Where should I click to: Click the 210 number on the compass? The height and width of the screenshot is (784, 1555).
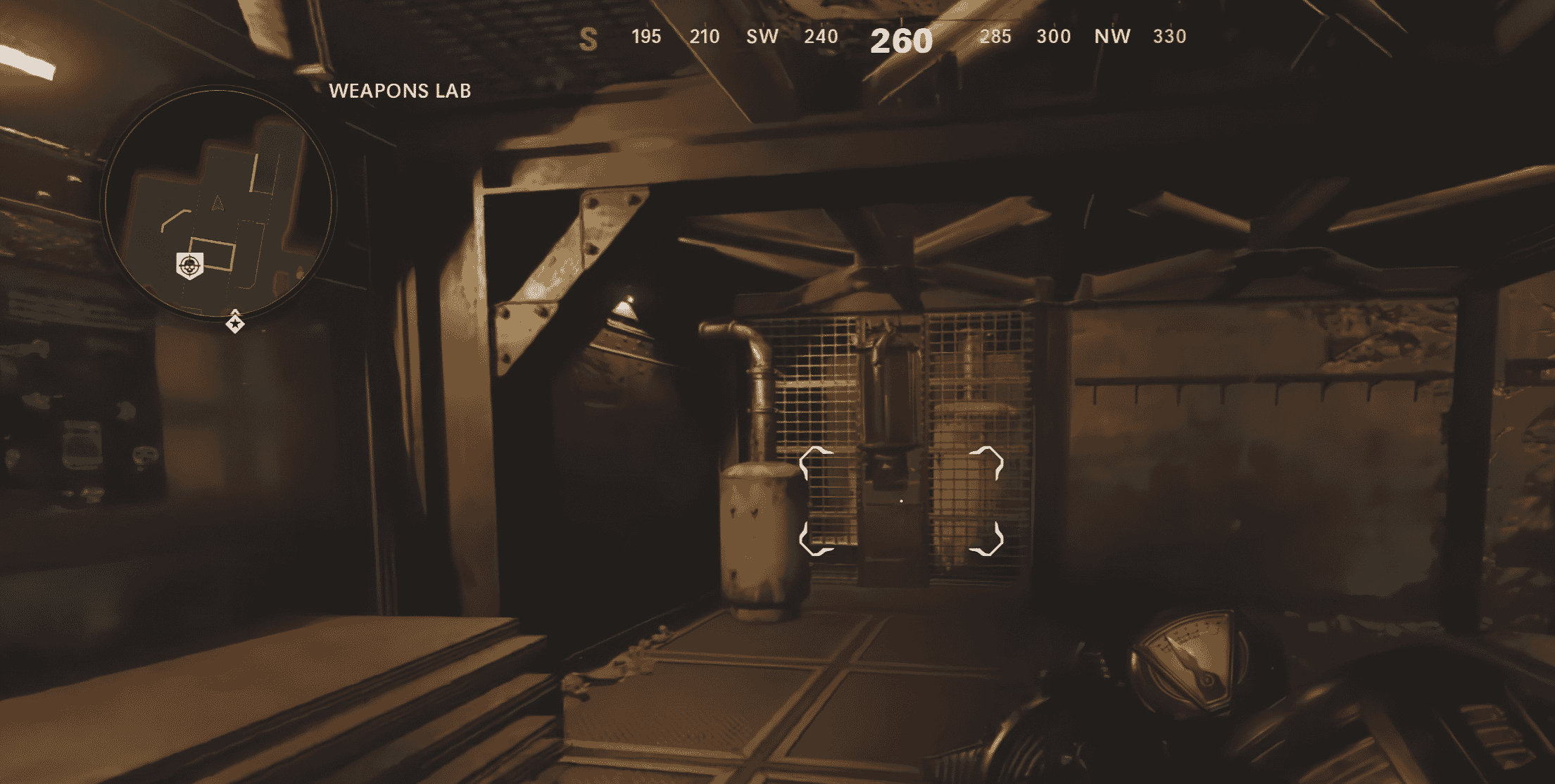pos(706,37)
